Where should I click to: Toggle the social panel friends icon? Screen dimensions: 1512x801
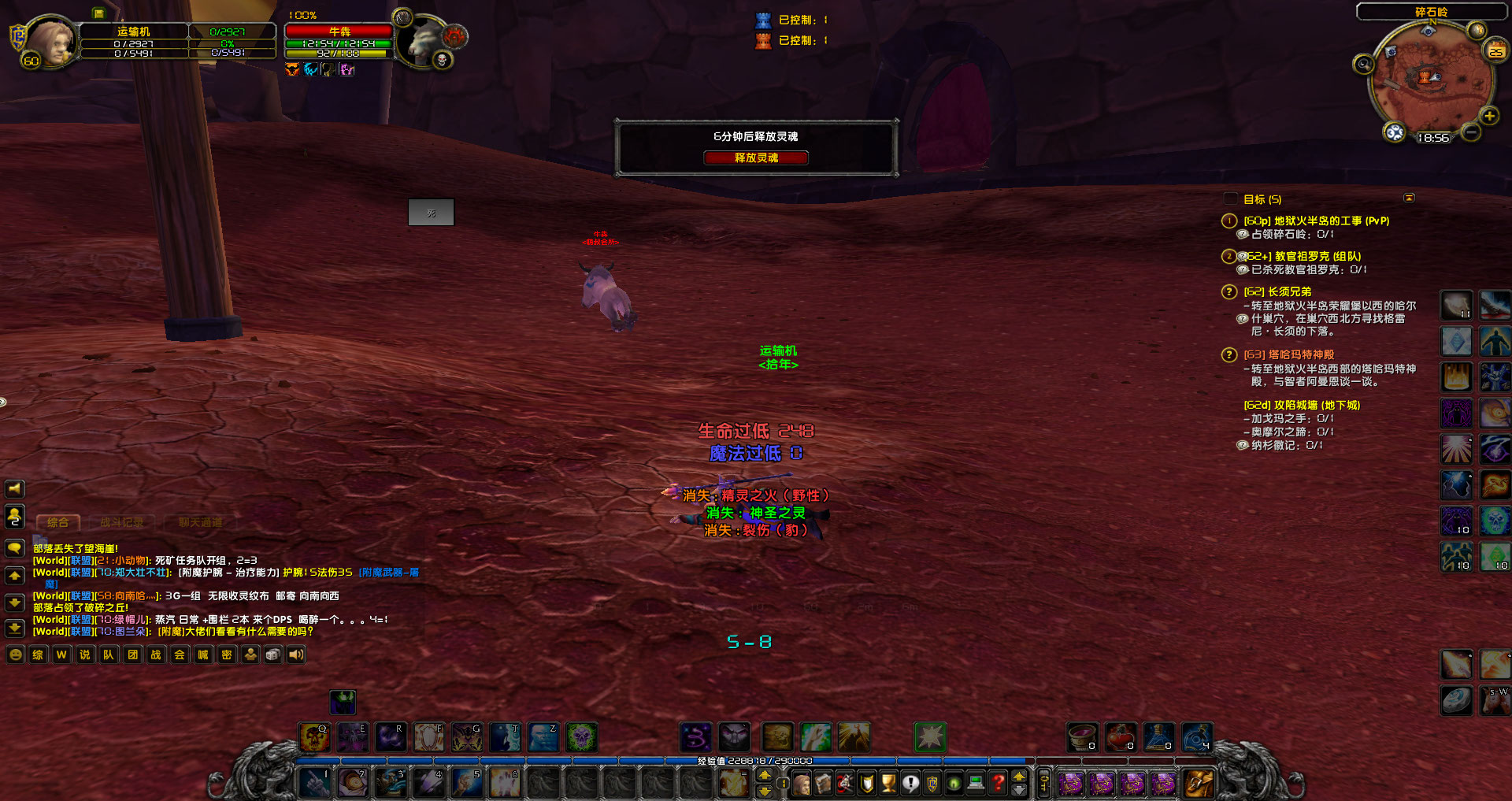point(14,517)
